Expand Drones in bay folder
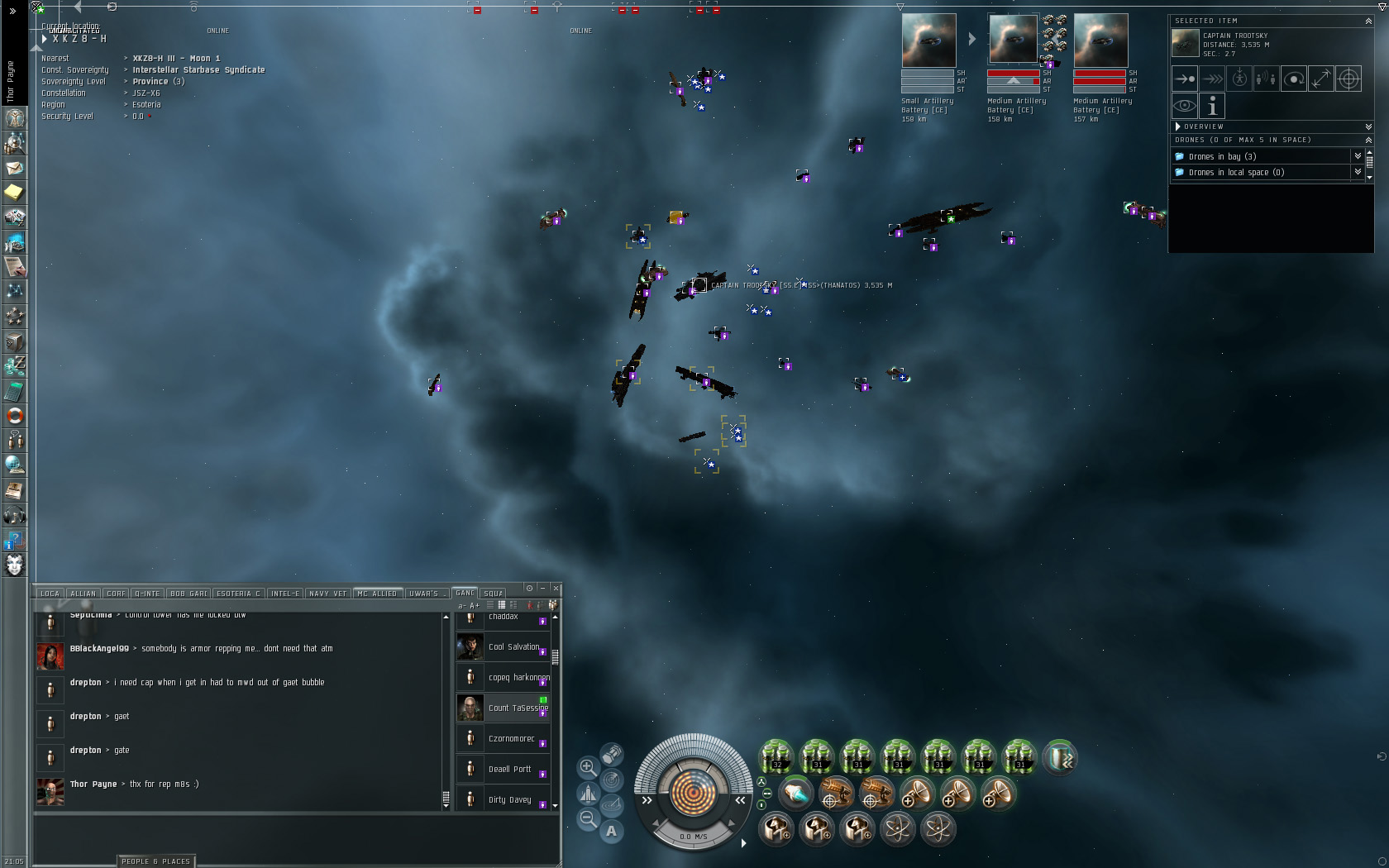Screen dimensions: 1389x868 point(1223,156)
